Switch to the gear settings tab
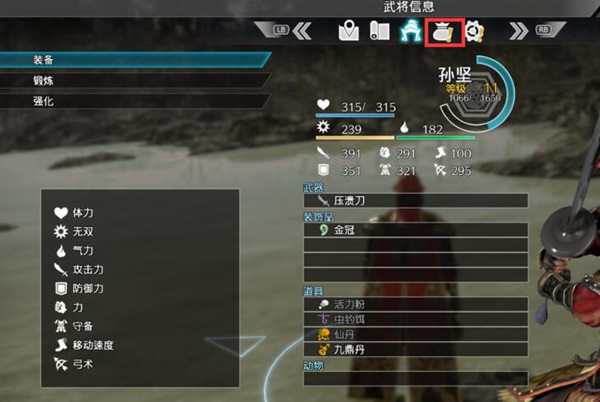600x402 pixels. click(474, 31)
